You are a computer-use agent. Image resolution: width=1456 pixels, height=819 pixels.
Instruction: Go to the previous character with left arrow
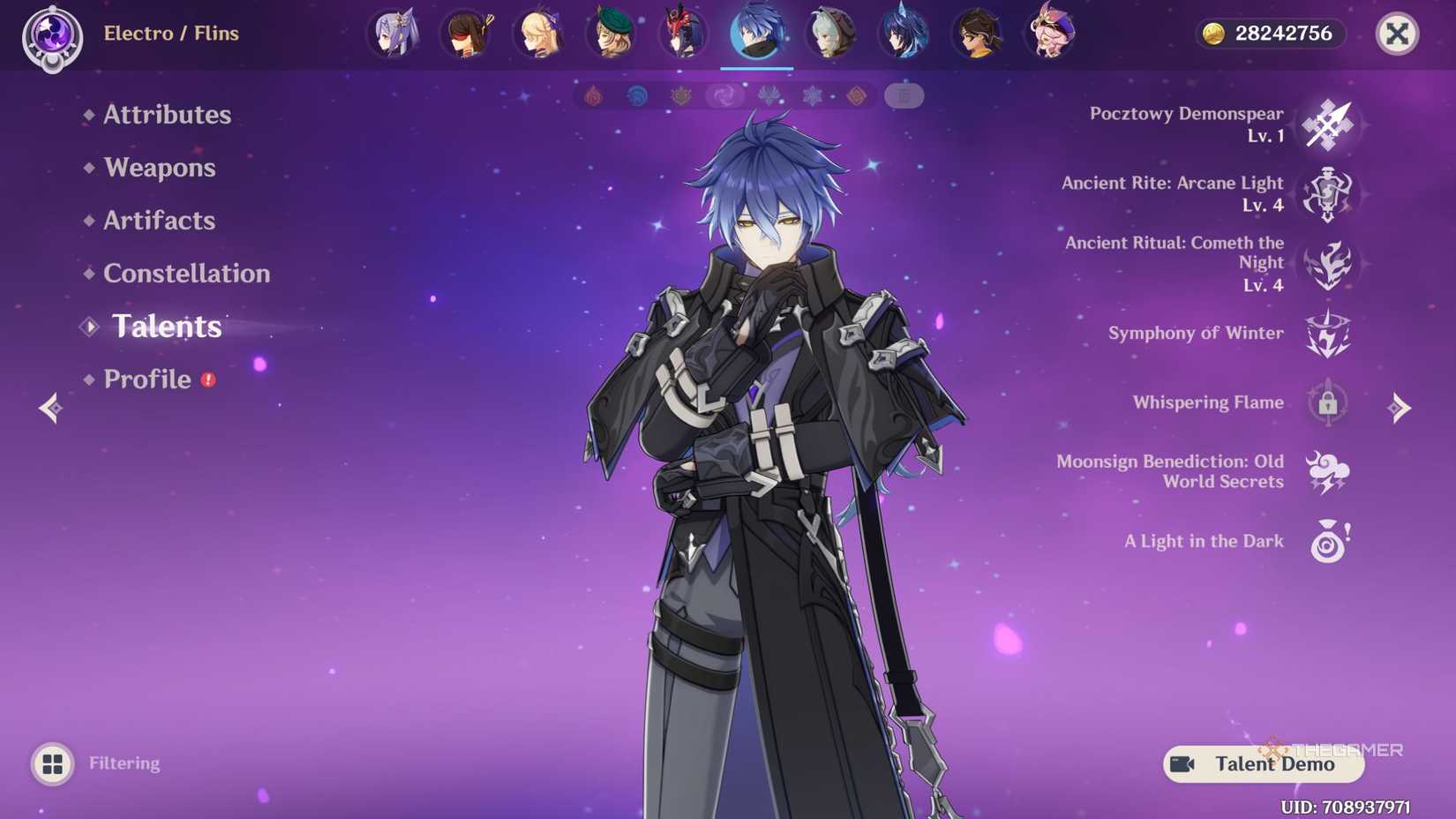(50, 408)
